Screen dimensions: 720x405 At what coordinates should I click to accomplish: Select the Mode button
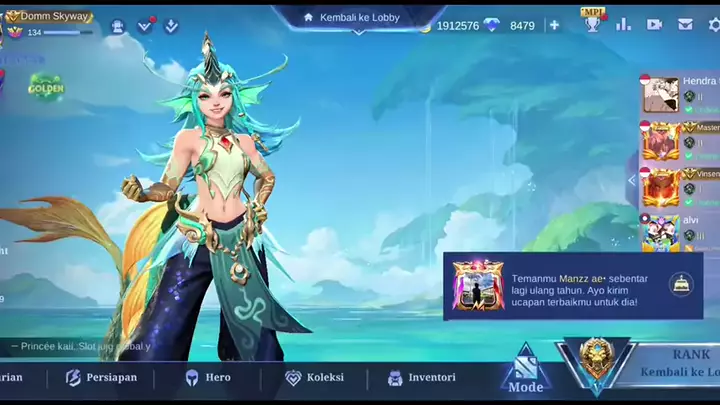[526, 372]
